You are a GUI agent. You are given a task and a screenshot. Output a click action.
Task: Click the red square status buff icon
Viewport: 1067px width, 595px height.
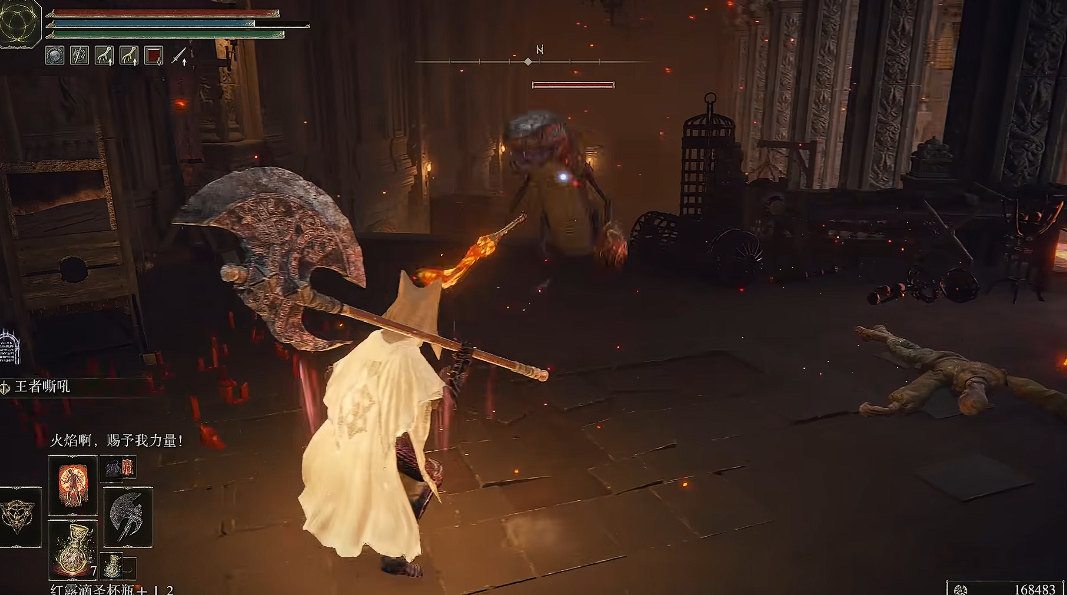click(x=154, y=56)
